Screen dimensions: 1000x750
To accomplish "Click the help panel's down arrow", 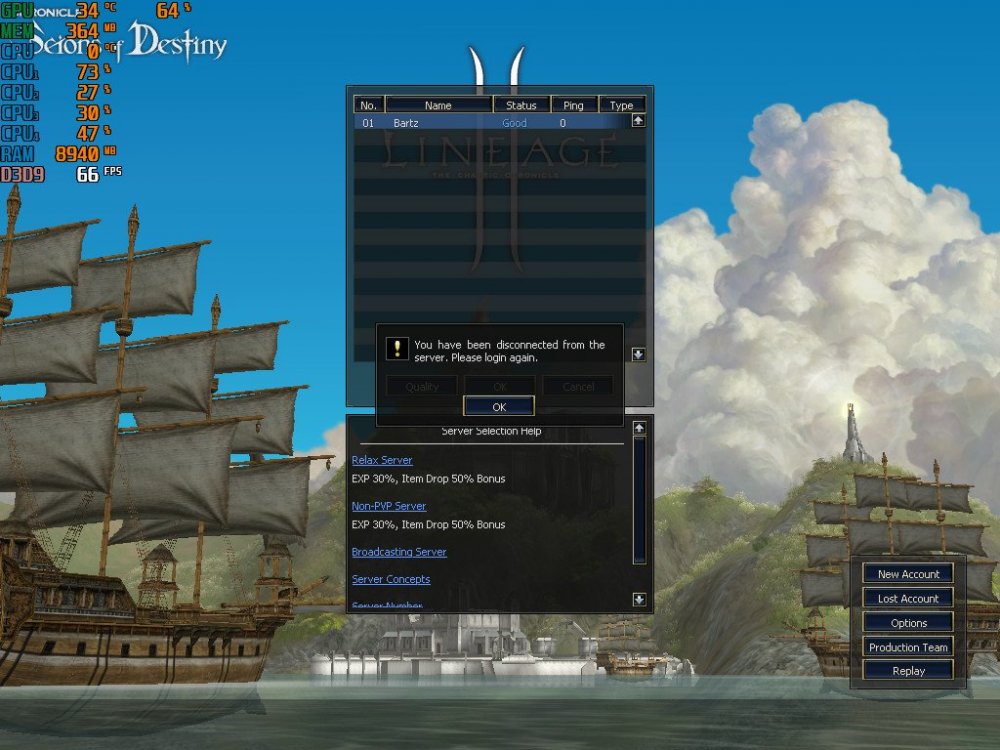I will tap(640, 599).
